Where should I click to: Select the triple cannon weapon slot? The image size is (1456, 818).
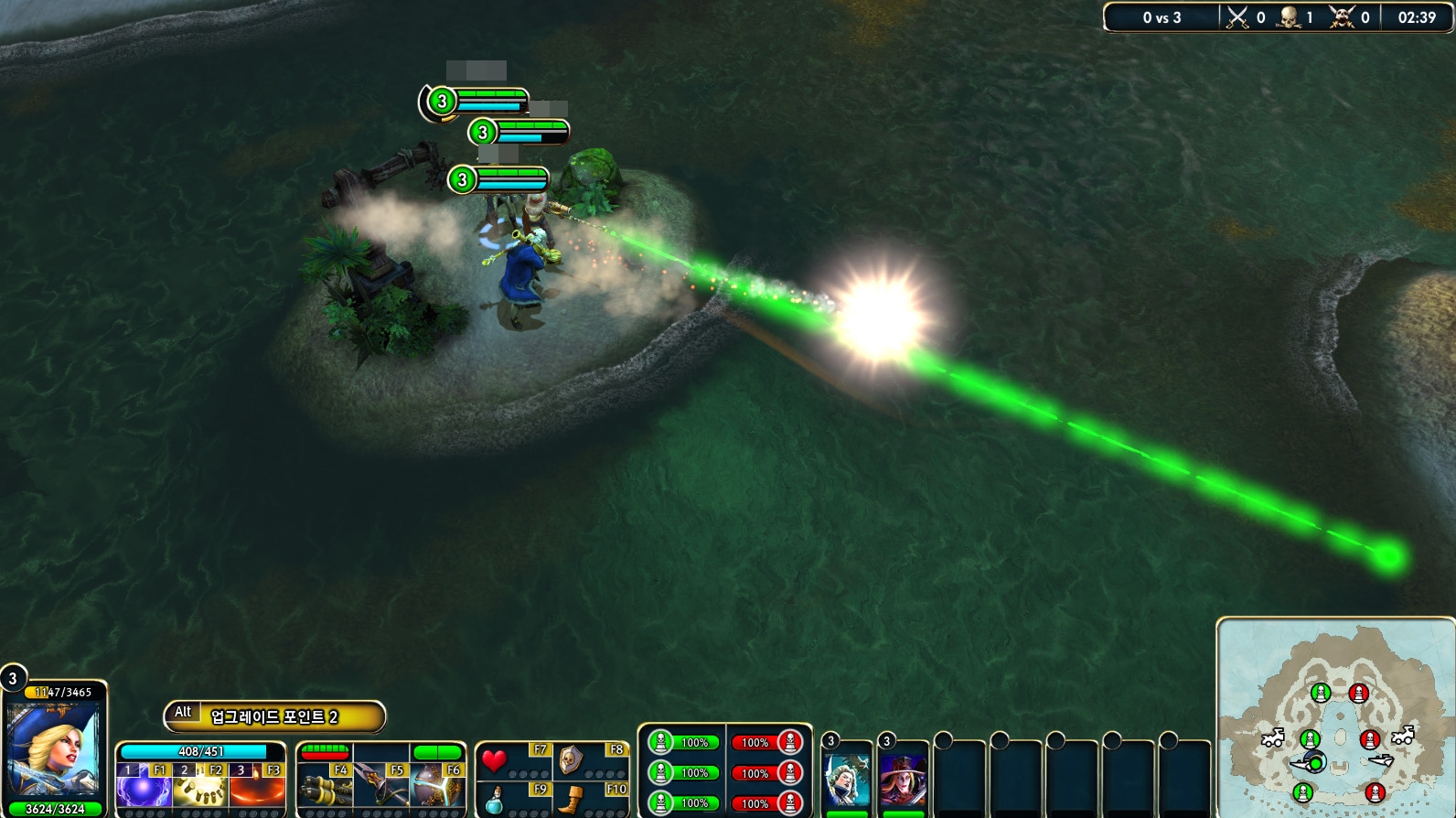click(x=325, y=788)
